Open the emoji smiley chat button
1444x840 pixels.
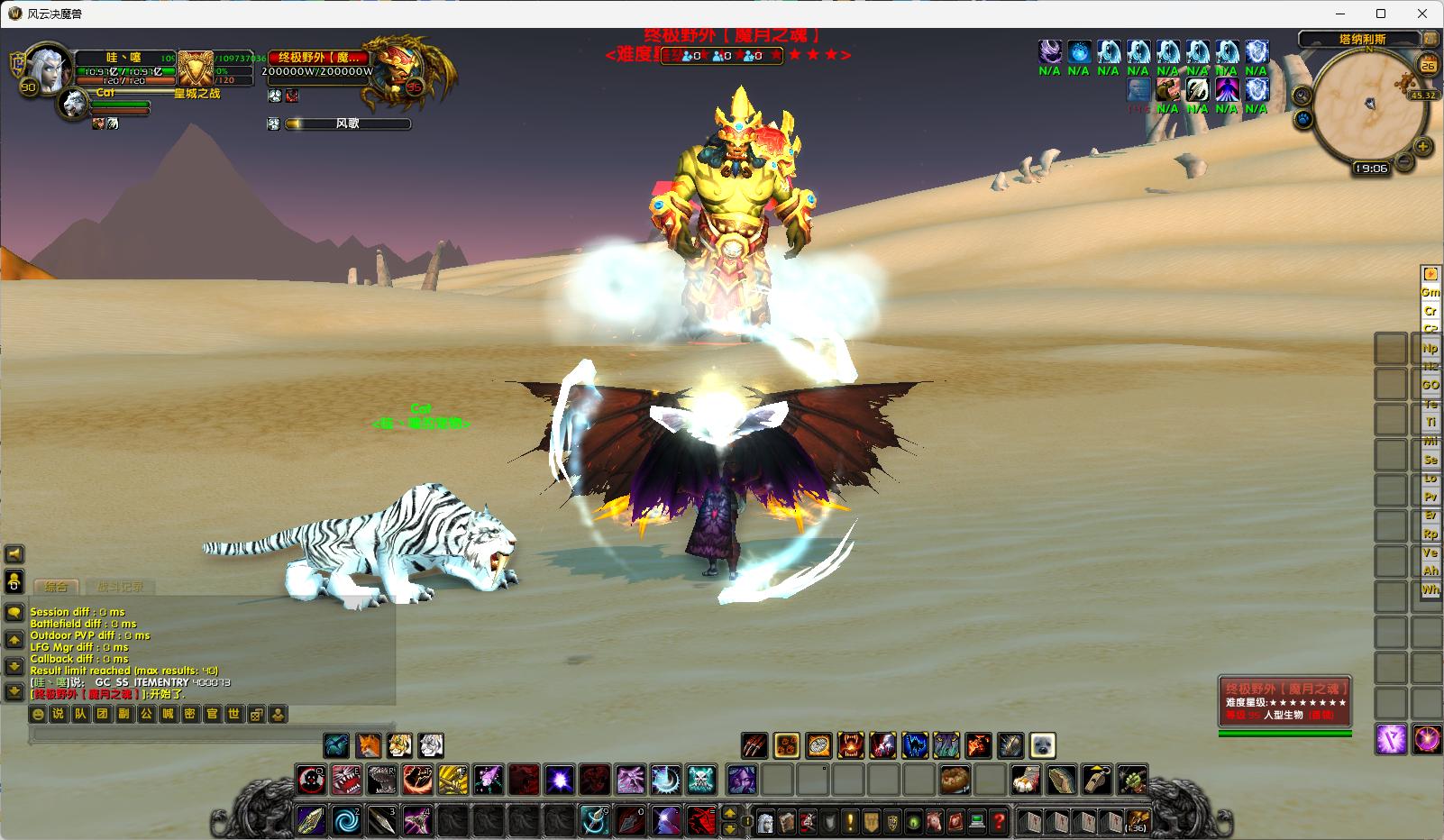coord(37,714)
